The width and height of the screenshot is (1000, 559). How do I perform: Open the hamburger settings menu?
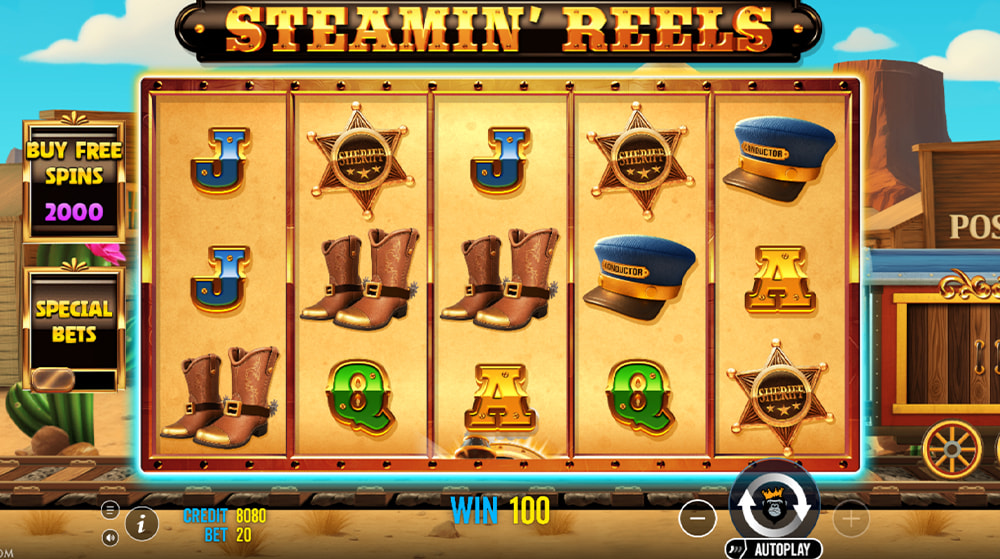110,510
